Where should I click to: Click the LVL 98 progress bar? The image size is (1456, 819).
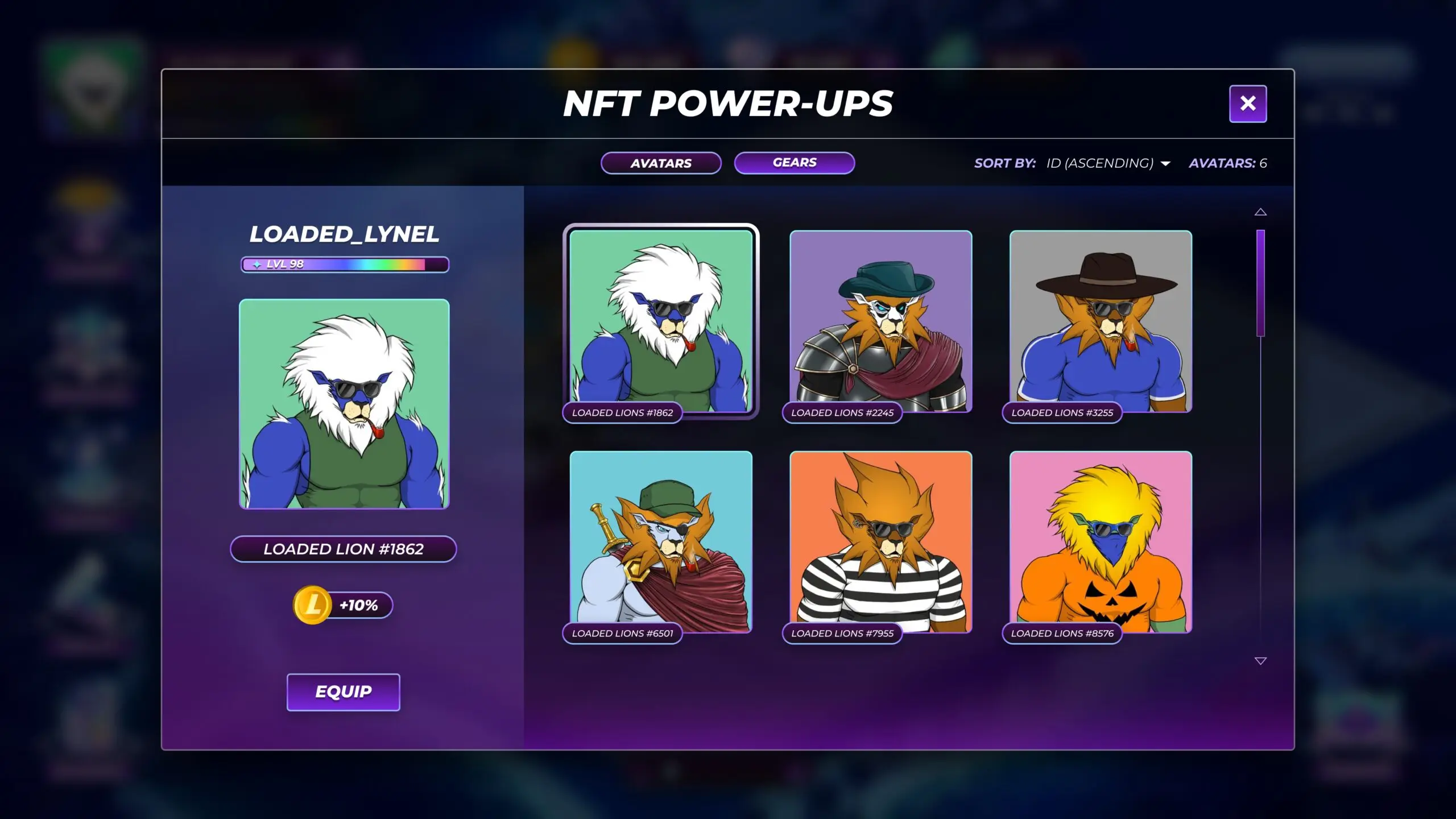click(344, 264)
